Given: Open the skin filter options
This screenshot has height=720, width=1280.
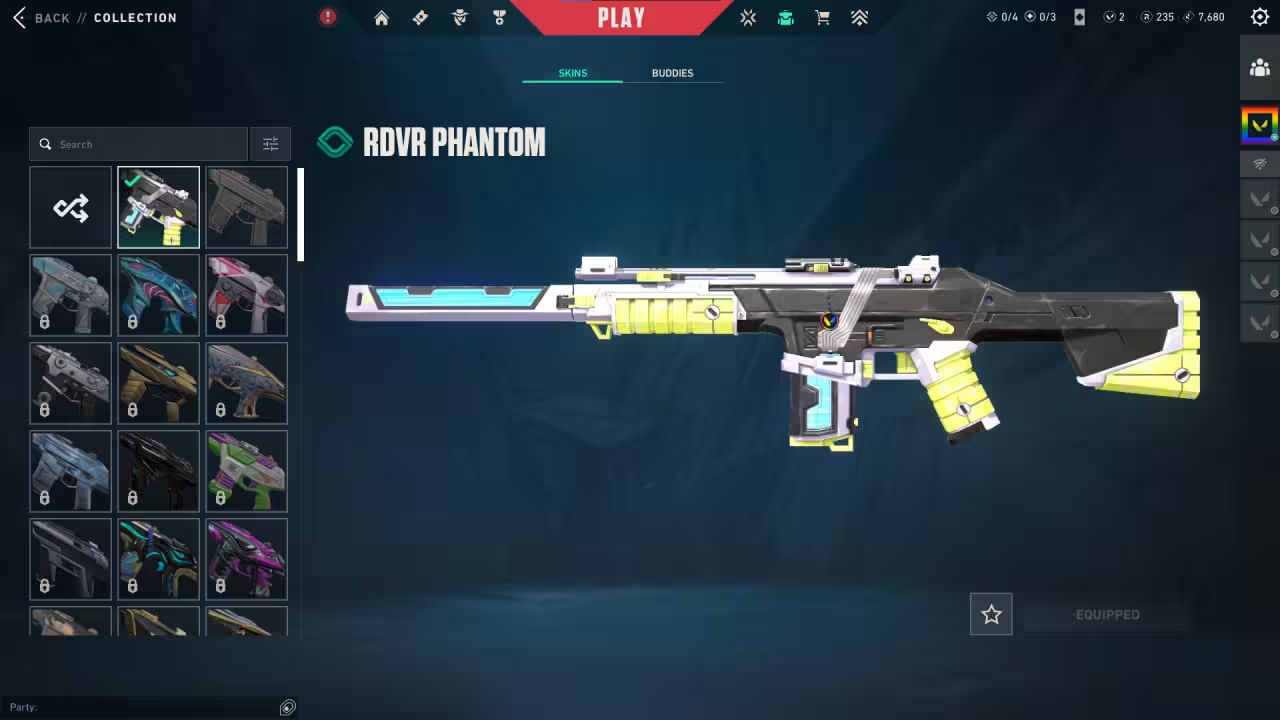Looking at the screenshot, I should click(x=271, y=144).
